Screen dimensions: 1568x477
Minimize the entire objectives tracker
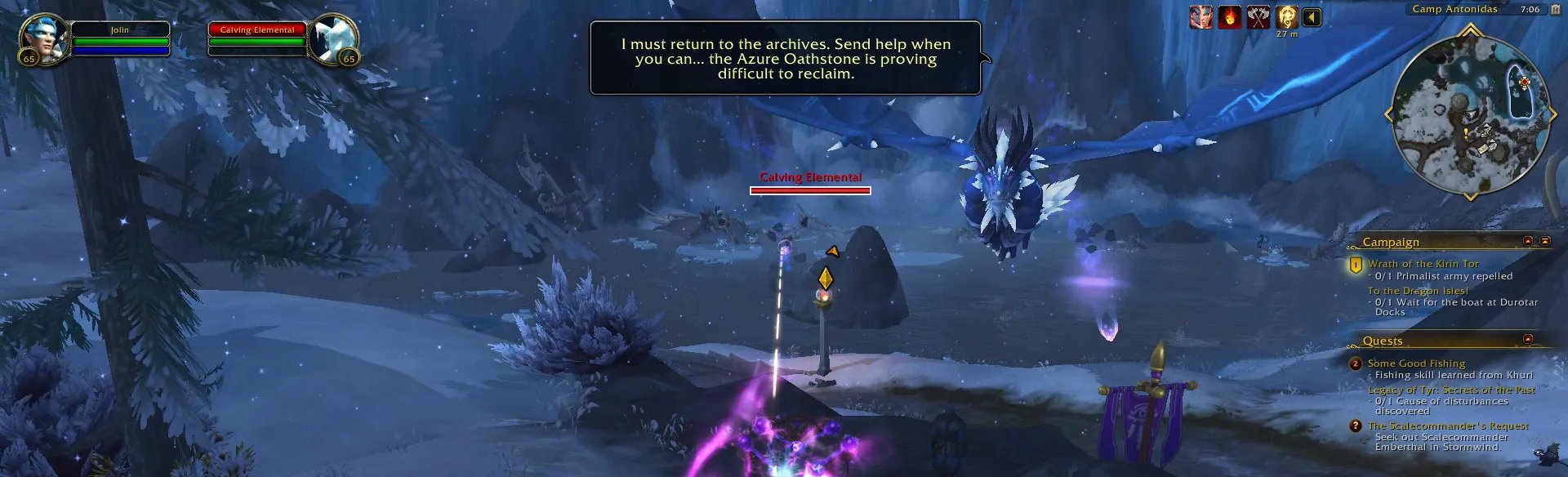click(1545, 241)
